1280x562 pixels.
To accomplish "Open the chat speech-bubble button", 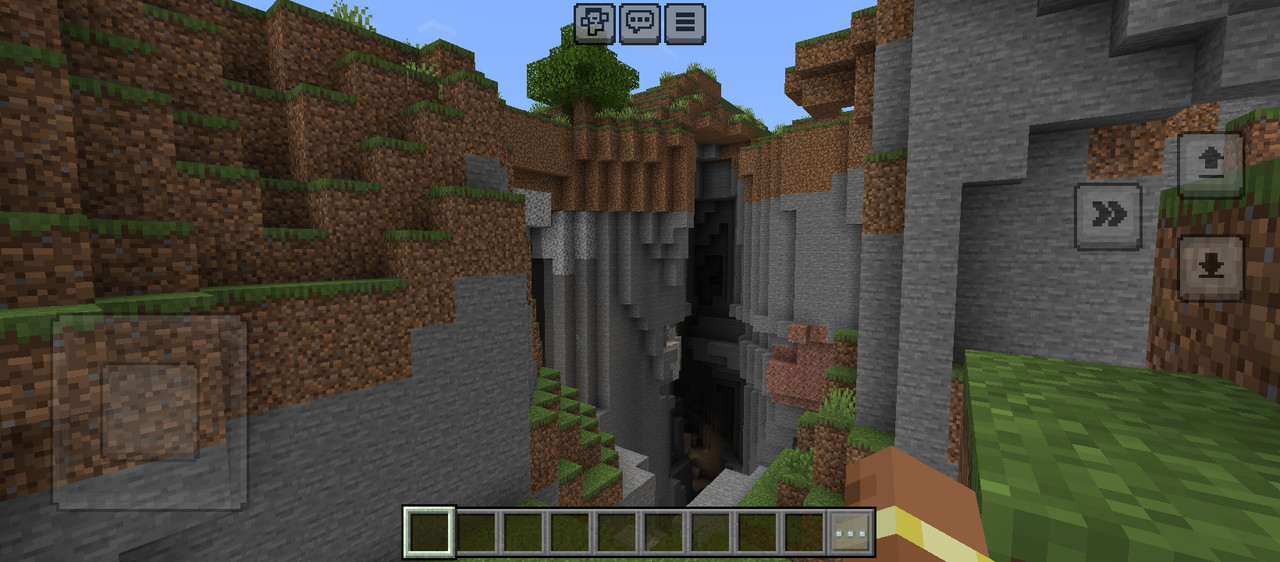I will (x=639, y=23).
